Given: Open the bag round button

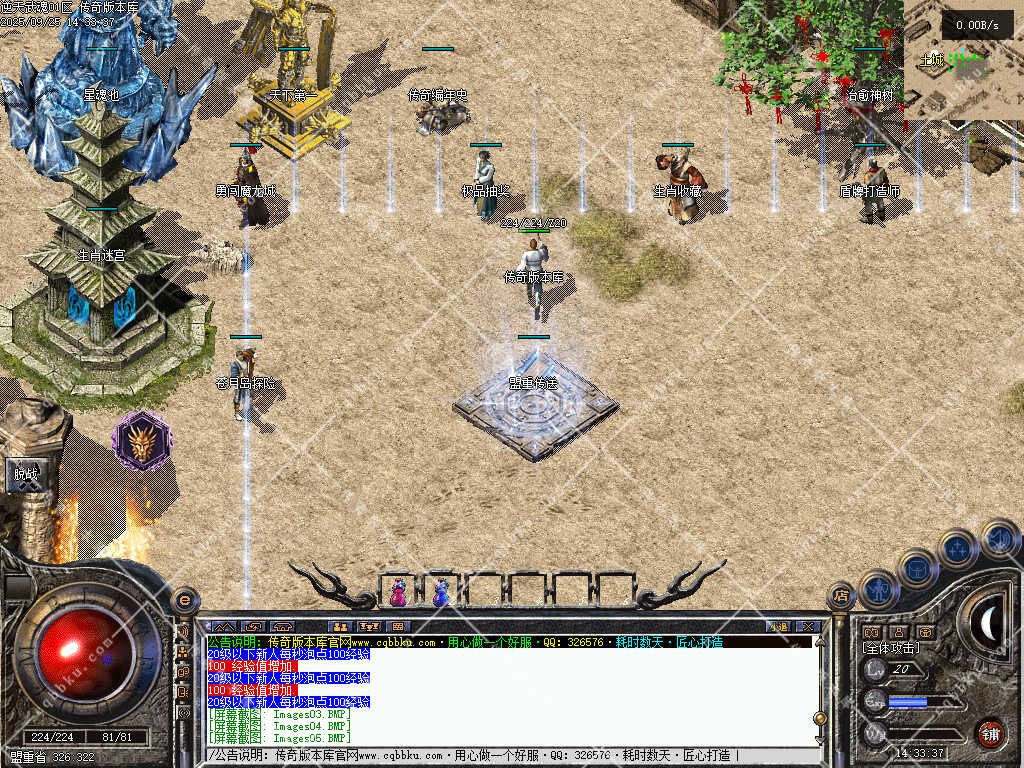Looking at the screenshot, I should click(x=917, y=568).
